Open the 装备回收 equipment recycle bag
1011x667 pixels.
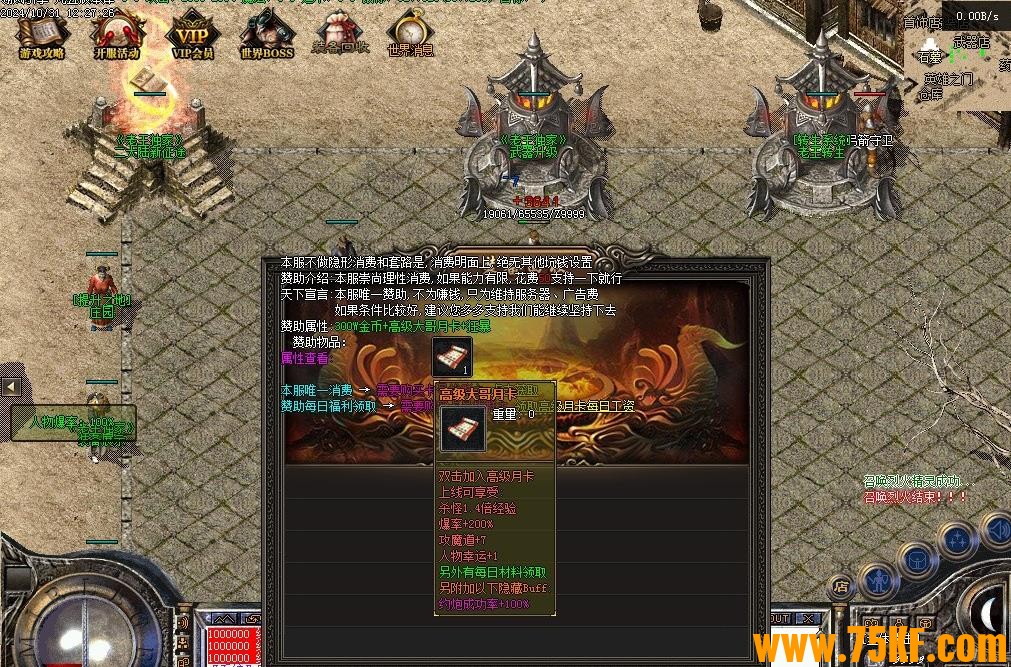pyautogui.click(x=340, y=35)
